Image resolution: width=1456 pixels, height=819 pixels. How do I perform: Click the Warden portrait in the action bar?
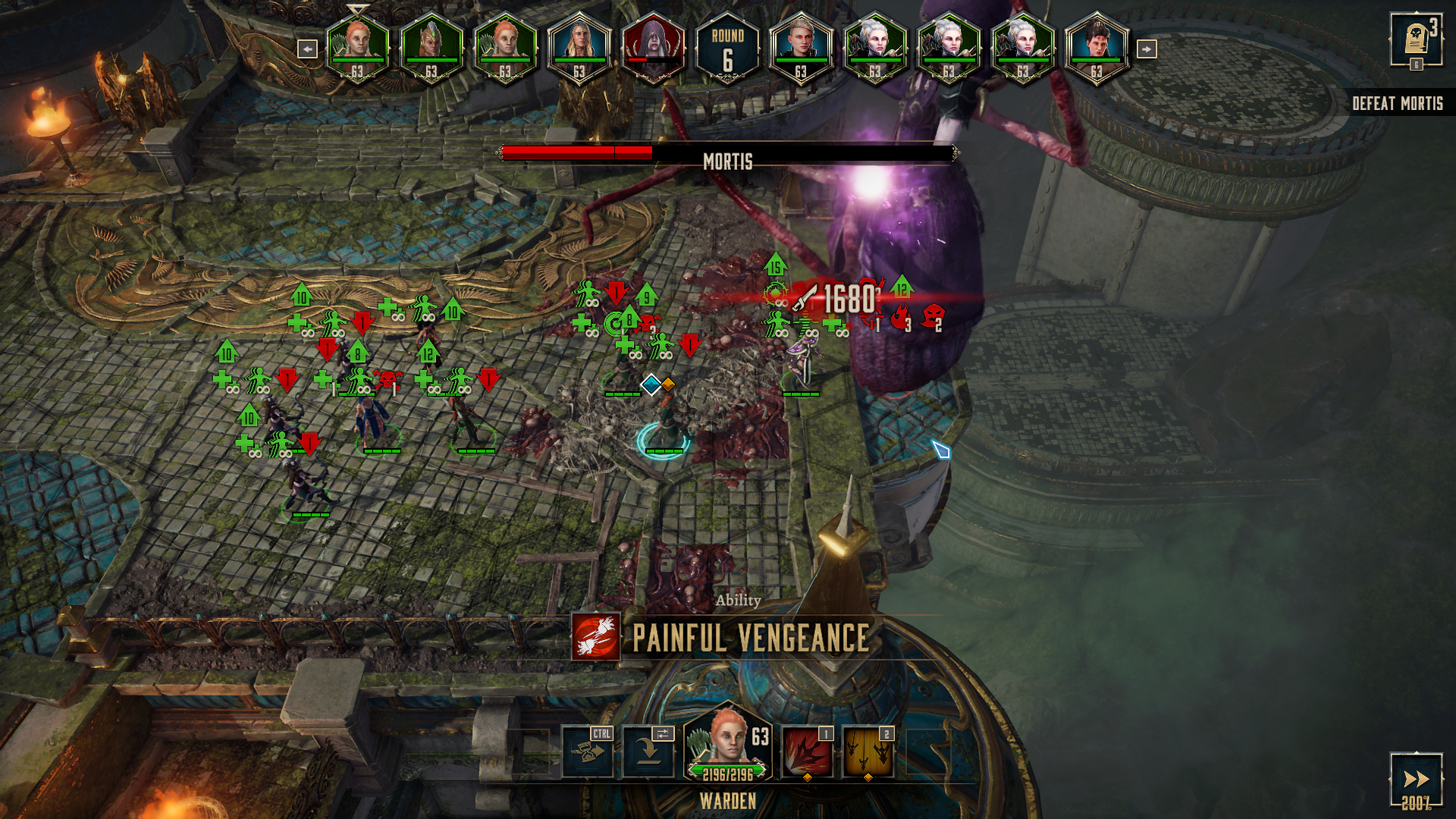(x=728, y=743)
